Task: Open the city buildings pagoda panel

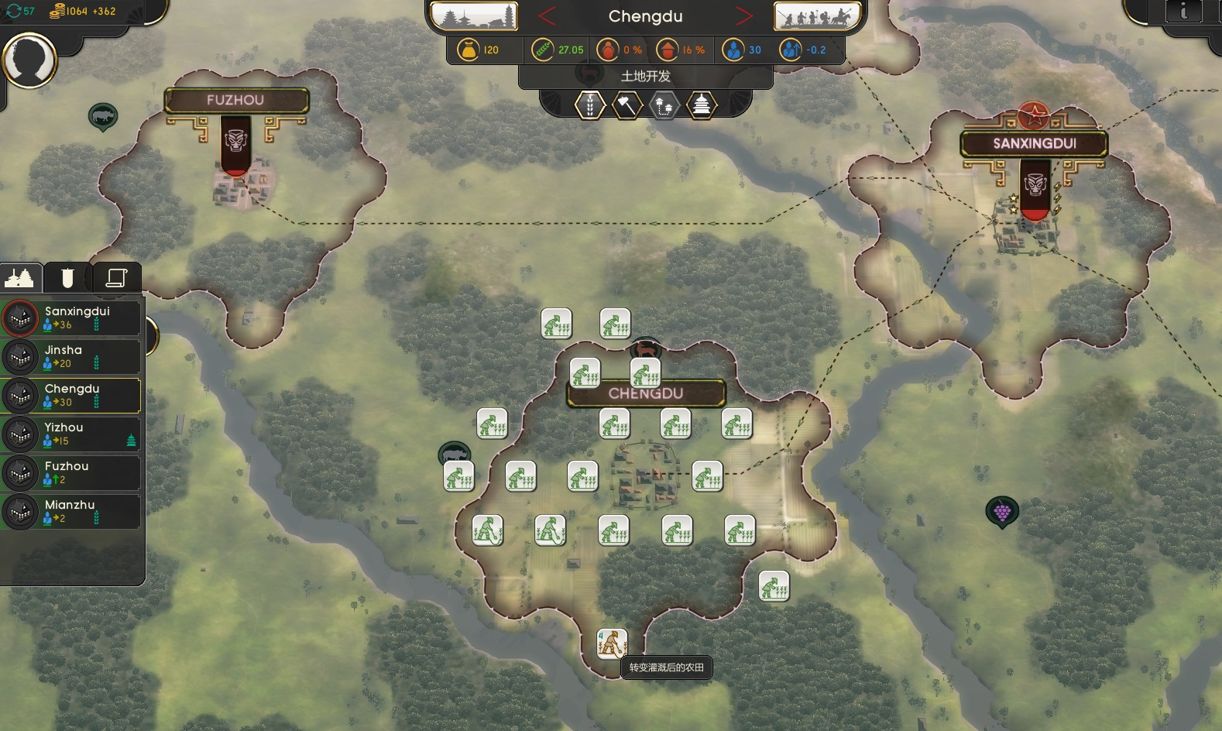Action: [x=474, y=16]
